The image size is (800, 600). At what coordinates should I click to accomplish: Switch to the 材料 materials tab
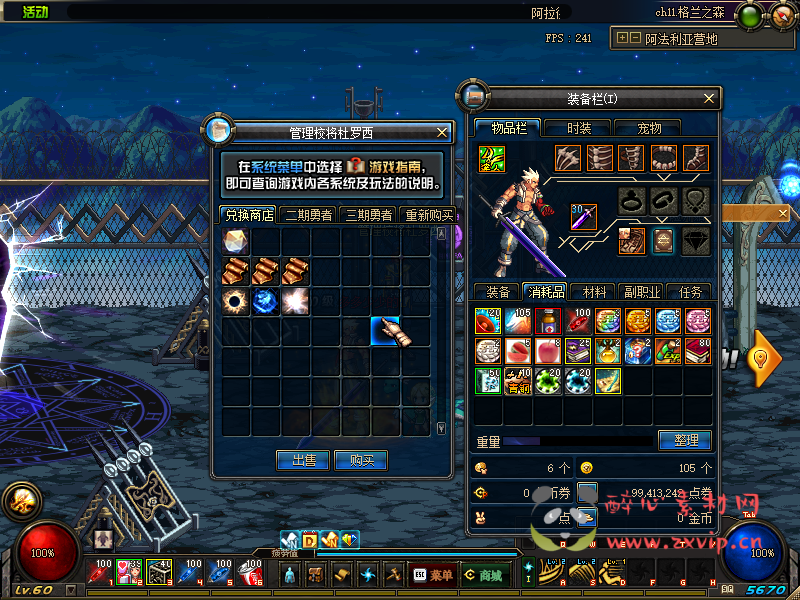[x=594, y=292]
